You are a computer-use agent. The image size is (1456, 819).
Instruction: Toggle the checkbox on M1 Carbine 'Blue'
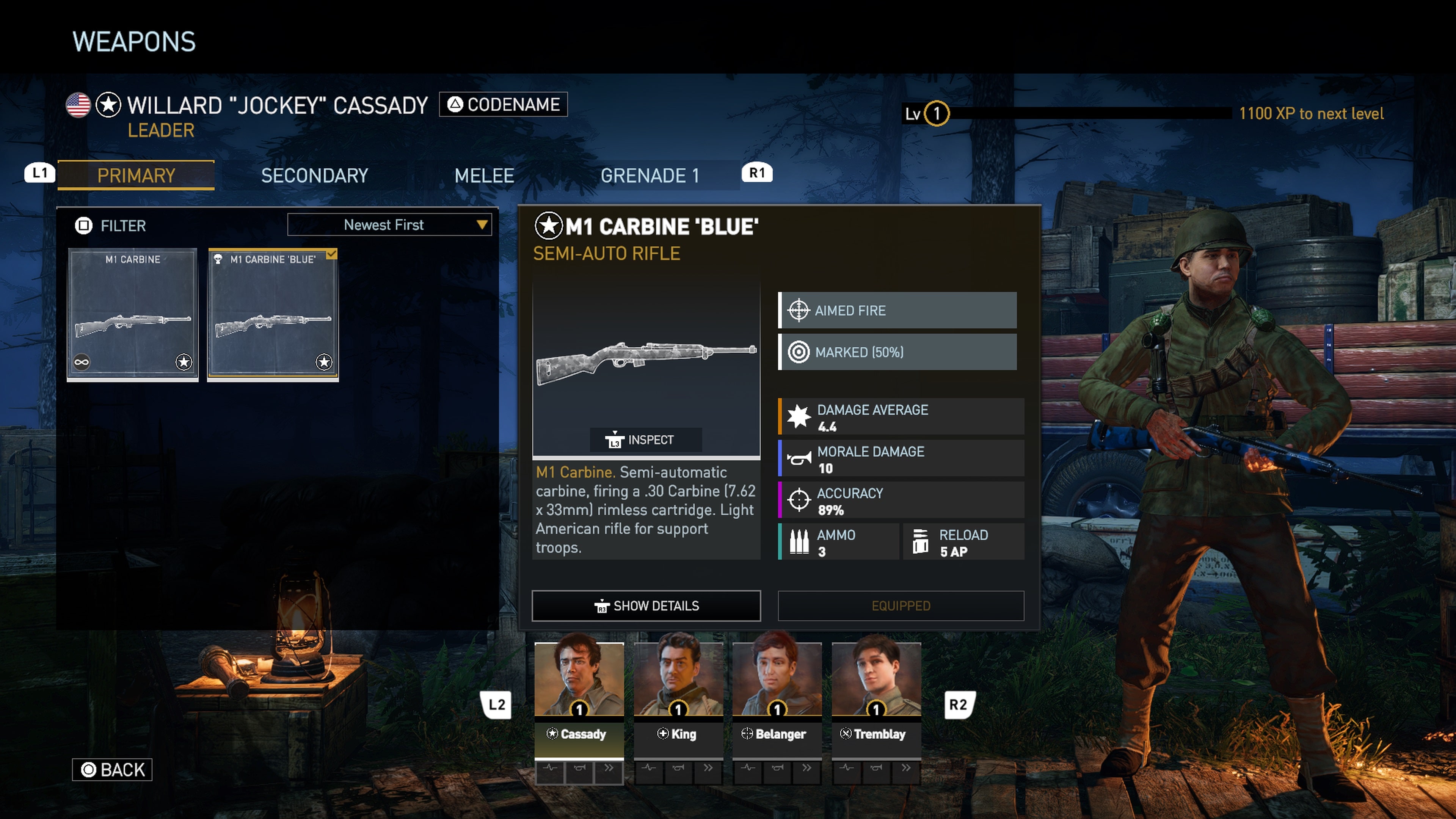tap(331, 254)
